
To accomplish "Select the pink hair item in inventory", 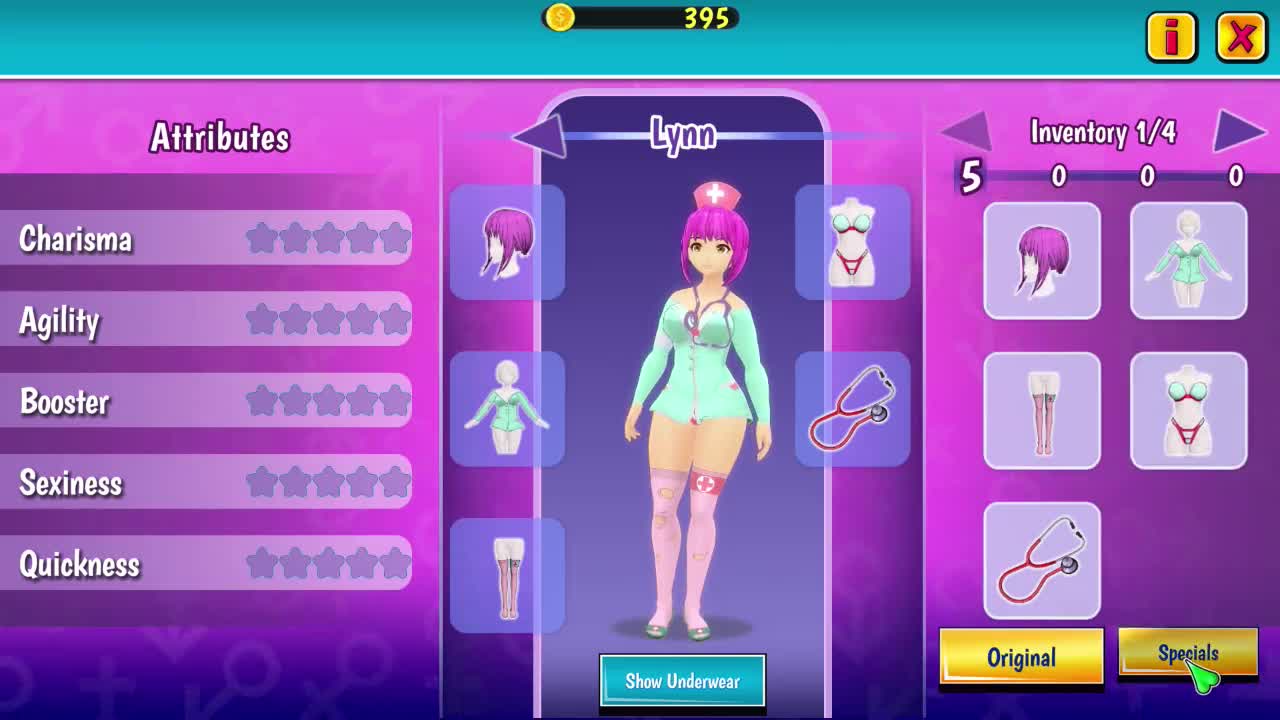I will point(1042,261).
